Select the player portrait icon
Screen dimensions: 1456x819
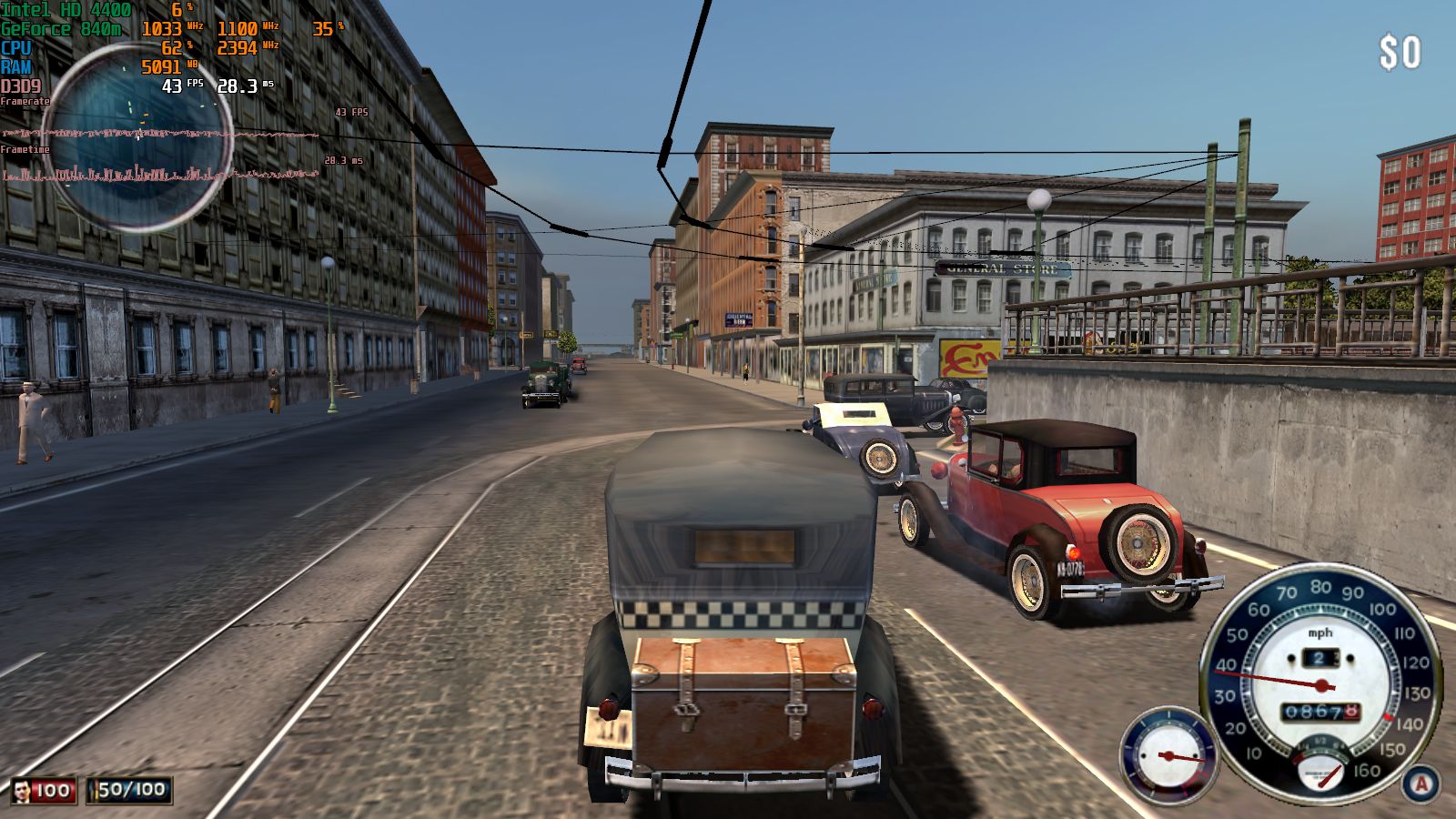pos(21,790)
